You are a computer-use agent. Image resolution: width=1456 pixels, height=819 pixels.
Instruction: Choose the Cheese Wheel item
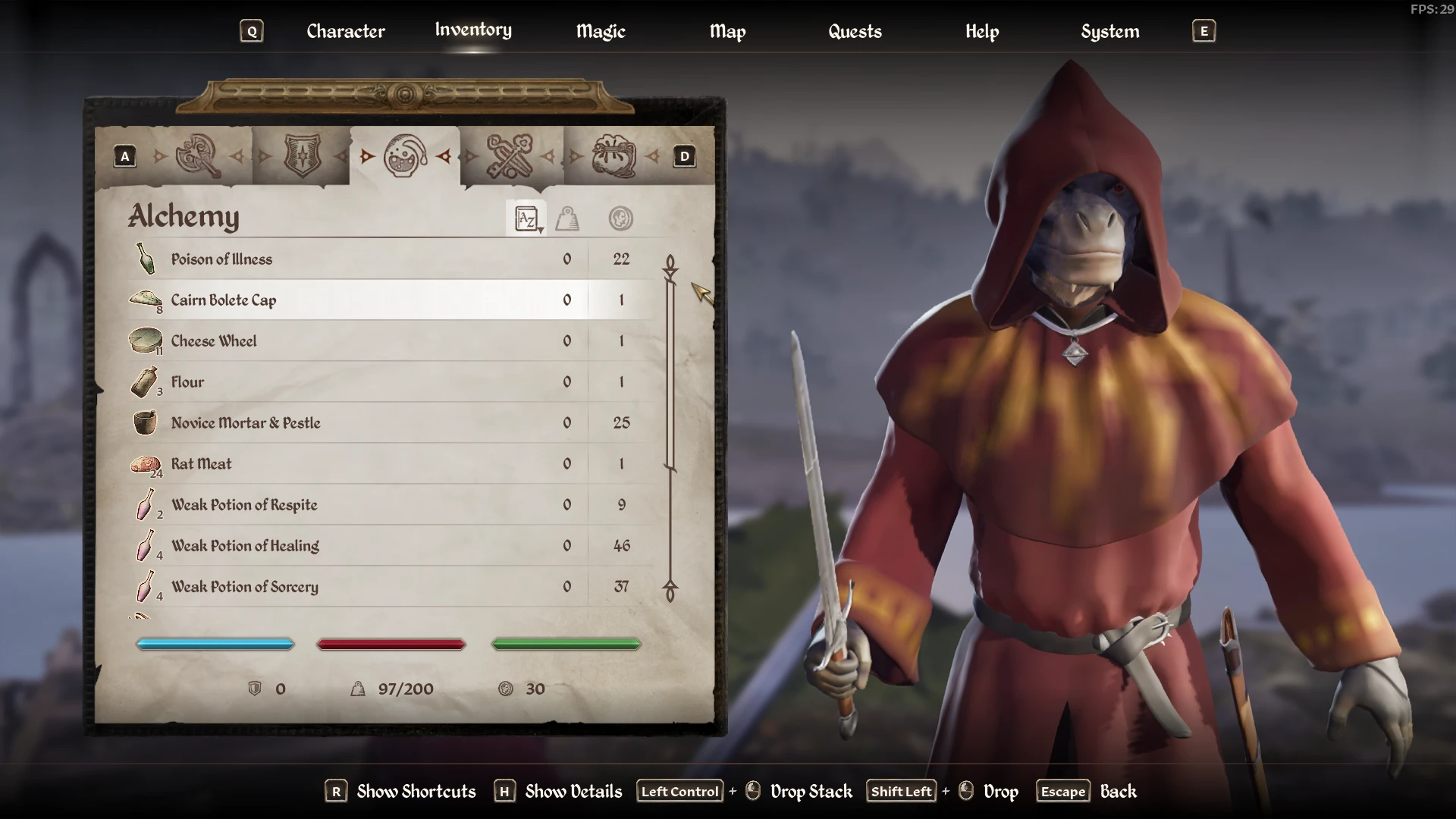coord(214,341)
